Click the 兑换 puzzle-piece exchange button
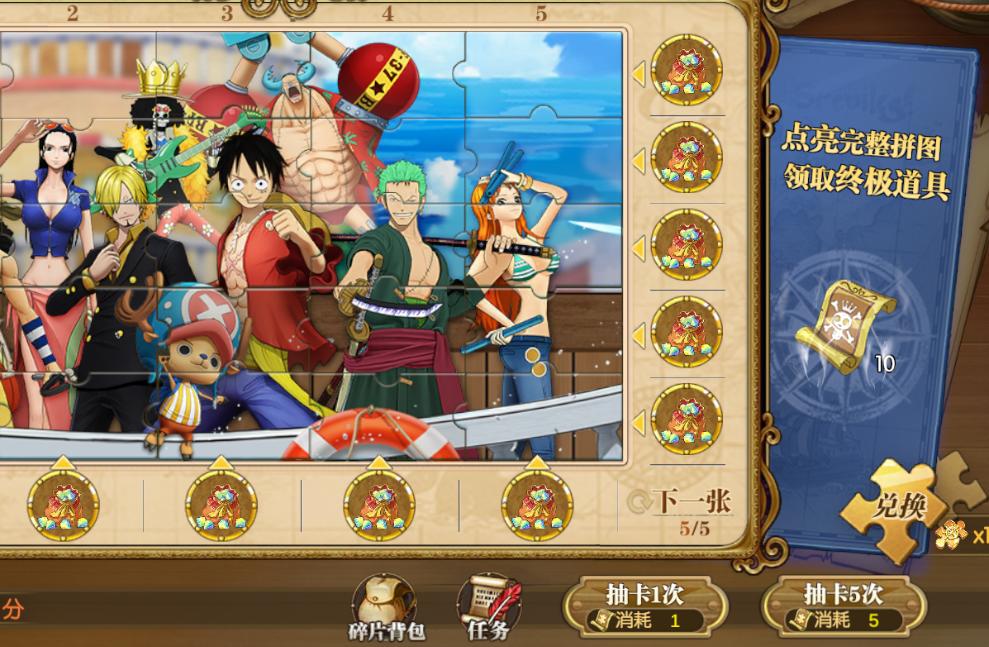This screenshot has width=989, height=647. (899, 507)
